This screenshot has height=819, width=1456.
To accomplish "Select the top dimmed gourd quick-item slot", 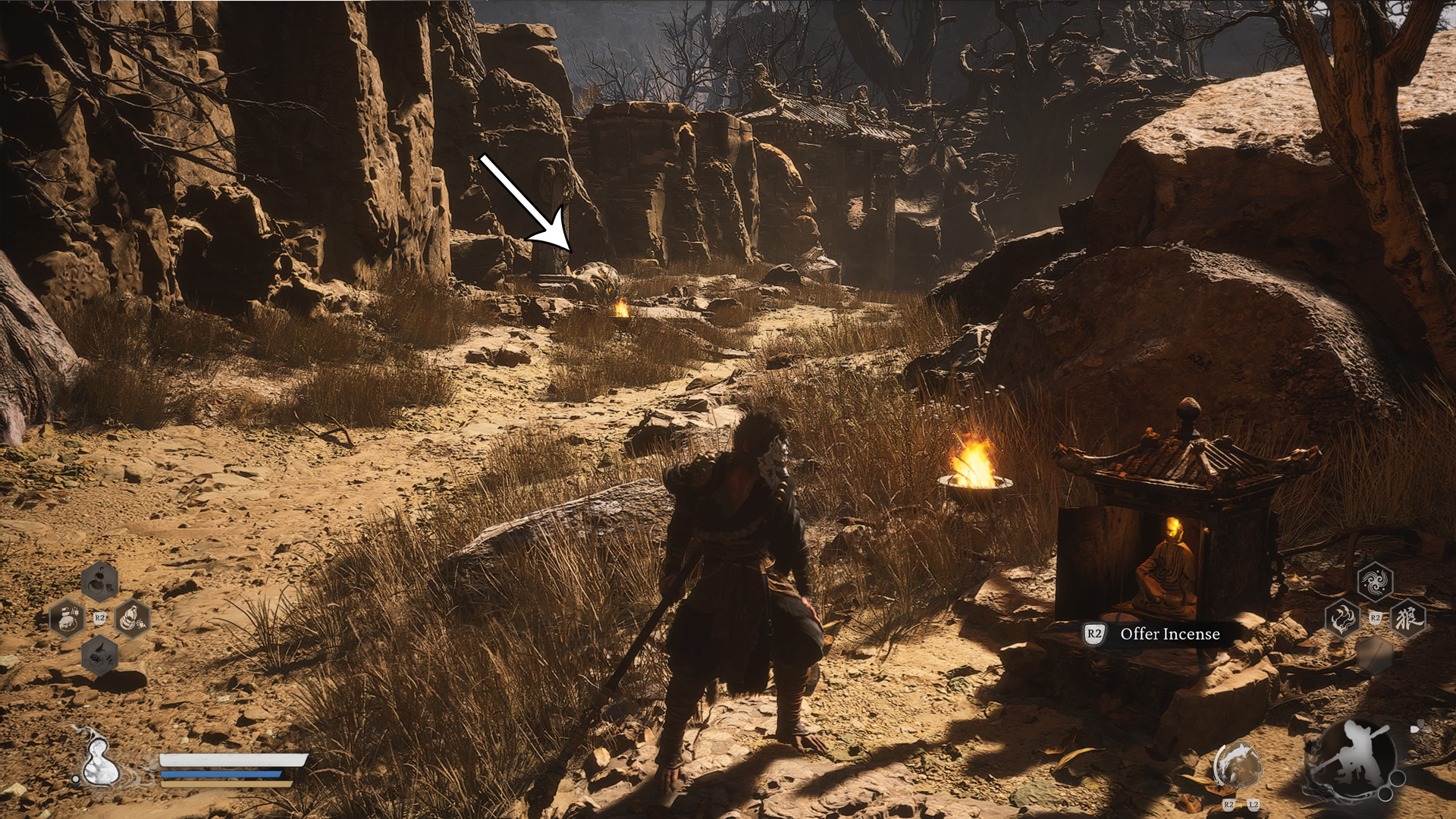I will click(100, 582).
